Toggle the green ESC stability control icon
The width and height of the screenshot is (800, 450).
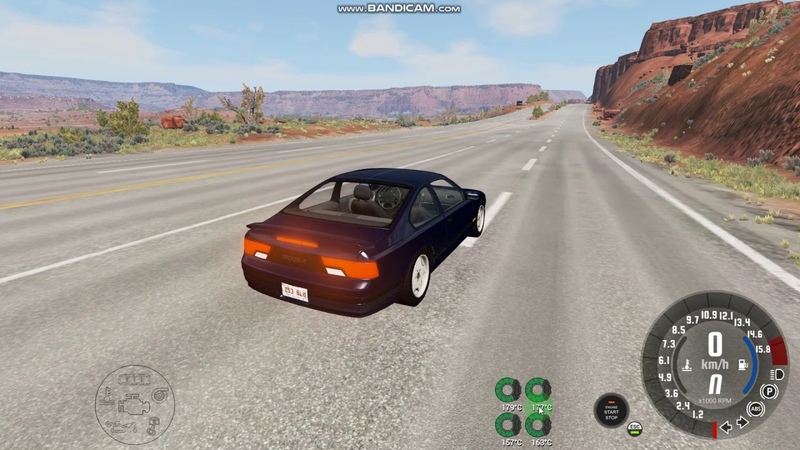634,428
